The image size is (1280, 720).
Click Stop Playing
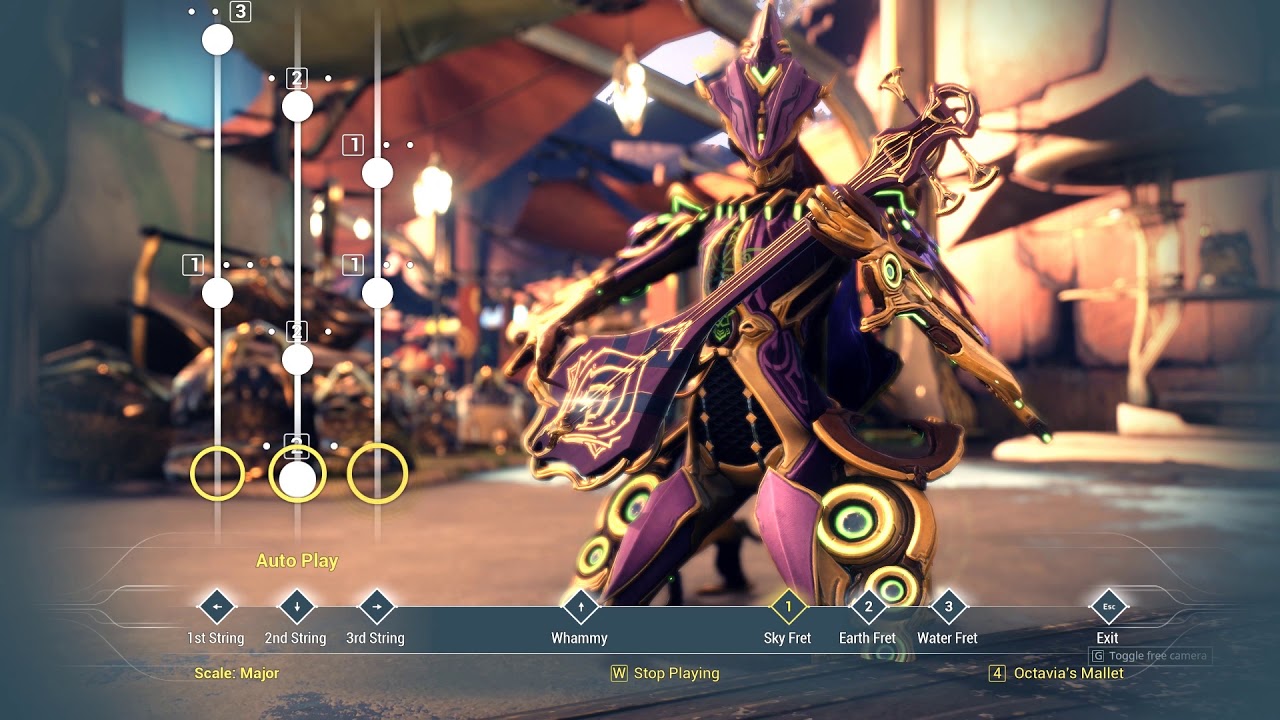(666, 673)
